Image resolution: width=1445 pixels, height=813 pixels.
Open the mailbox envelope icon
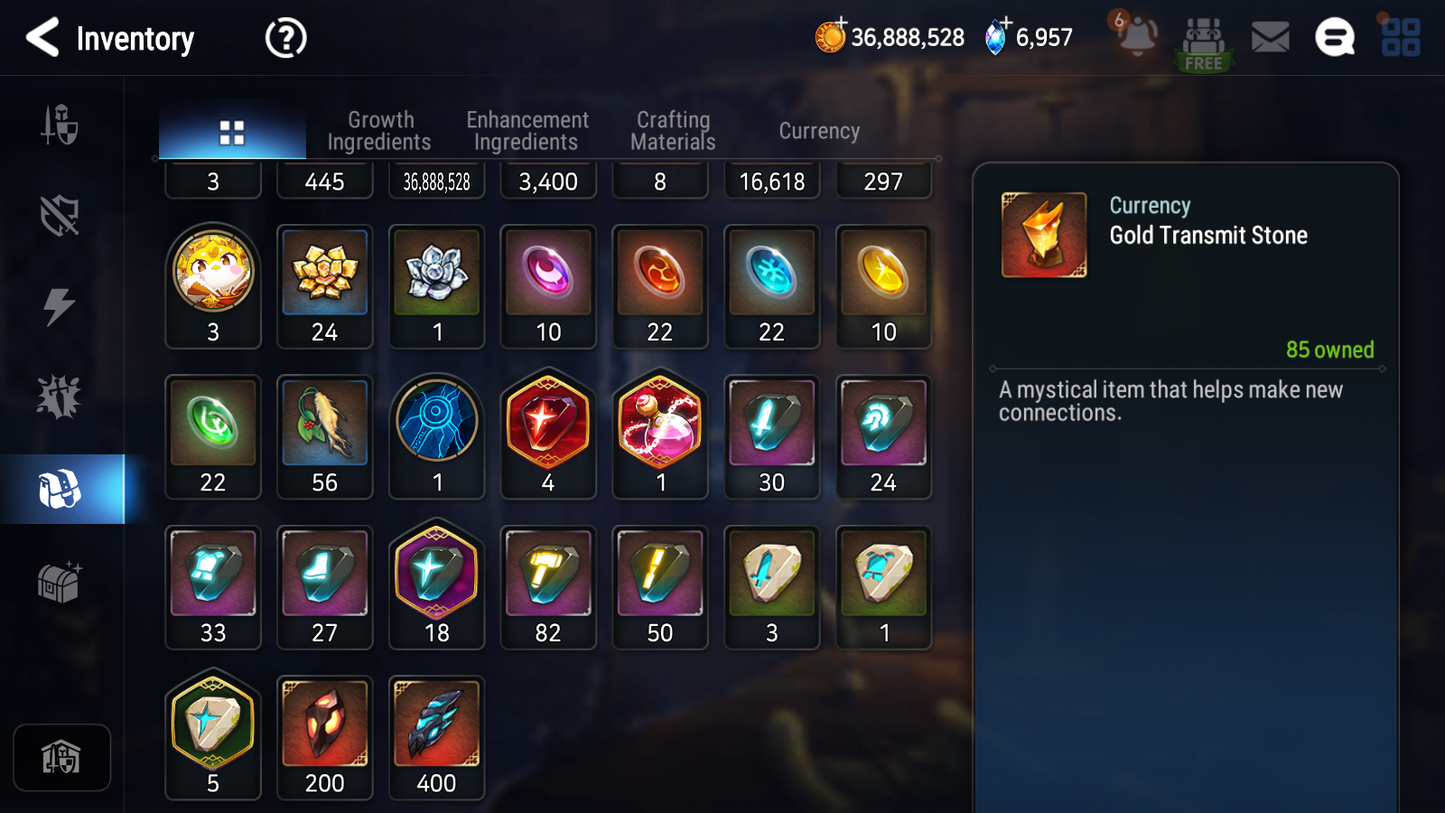(x=1270, y=38)
